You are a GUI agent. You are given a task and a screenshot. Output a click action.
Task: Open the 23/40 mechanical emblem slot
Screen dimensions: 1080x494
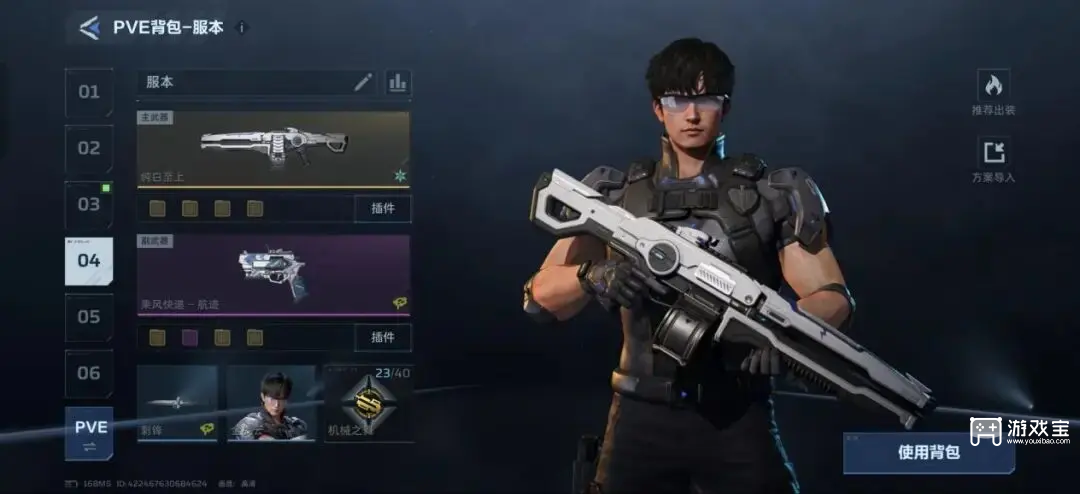click(x=368, y=403)
